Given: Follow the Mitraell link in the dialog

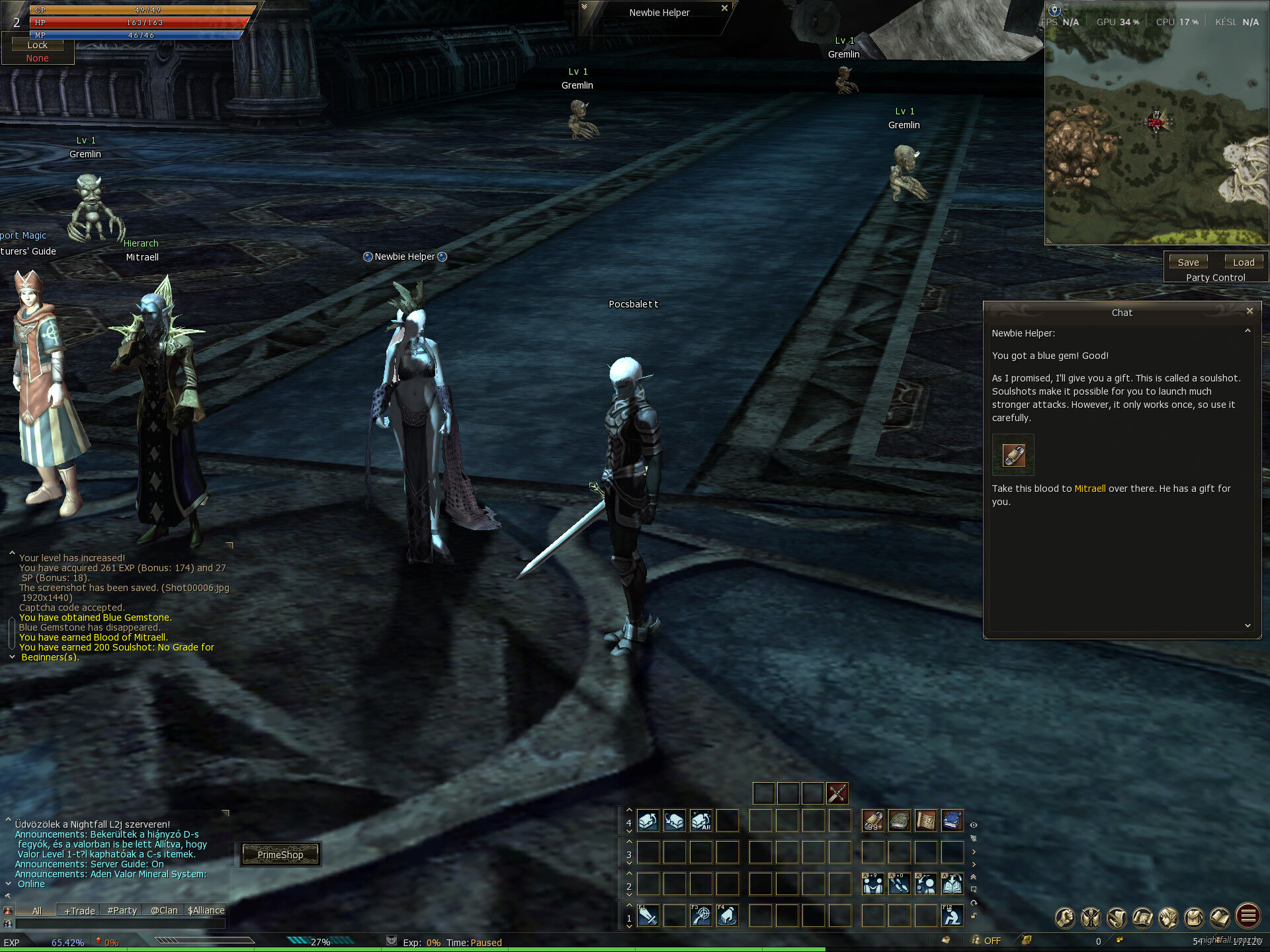Looking at the screenshot, I should click(x=1089, y=489).
